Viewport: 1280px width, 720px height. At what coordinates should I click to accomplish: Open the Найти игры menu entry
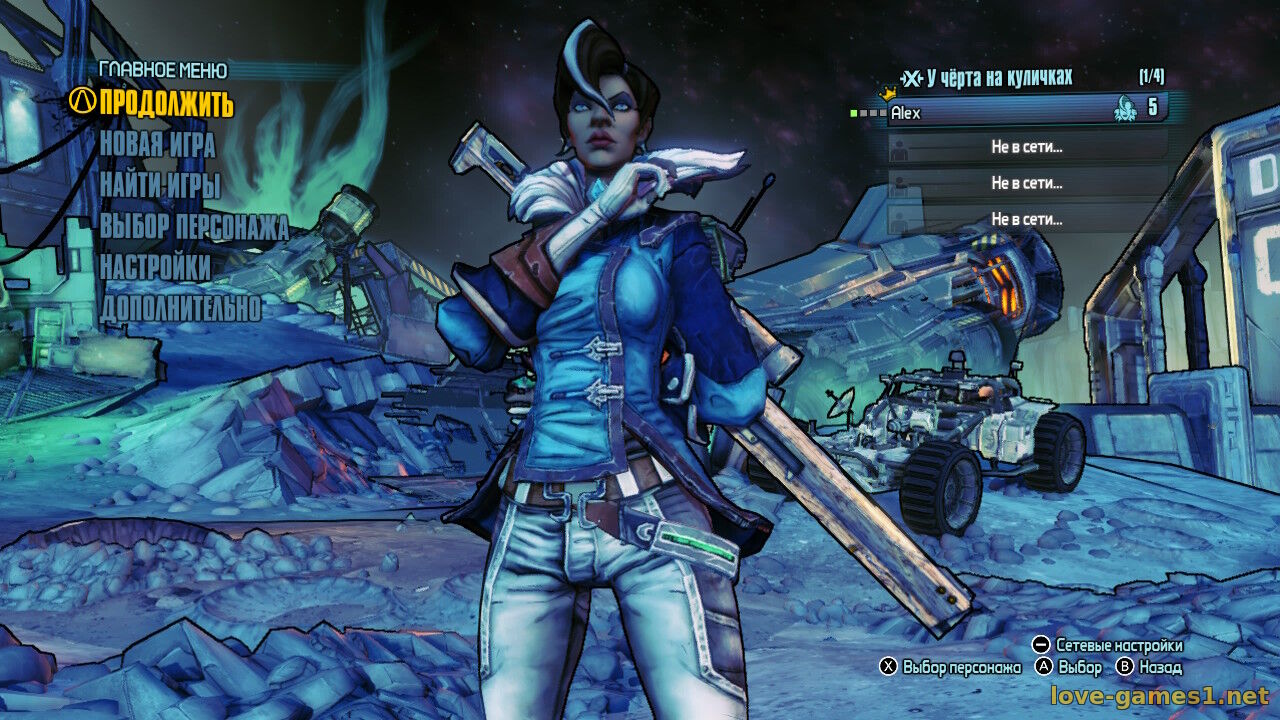click(160, 186)
